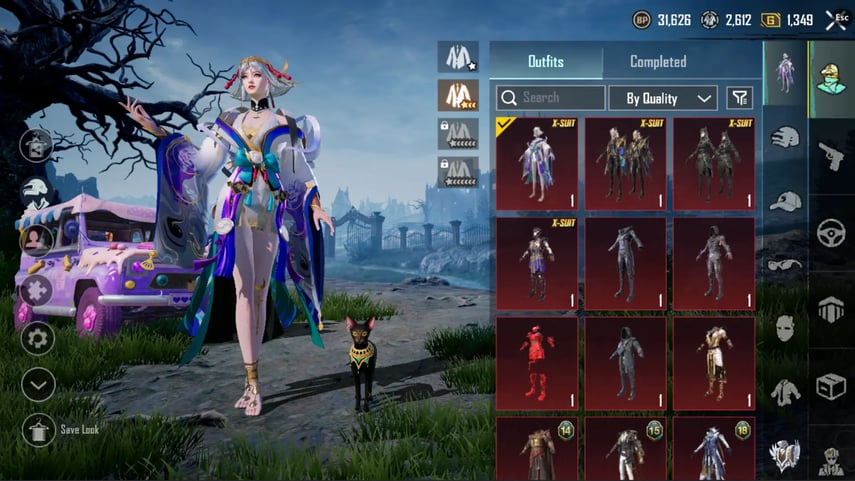
Task: Open the crate box category
Action: (831, 387)
